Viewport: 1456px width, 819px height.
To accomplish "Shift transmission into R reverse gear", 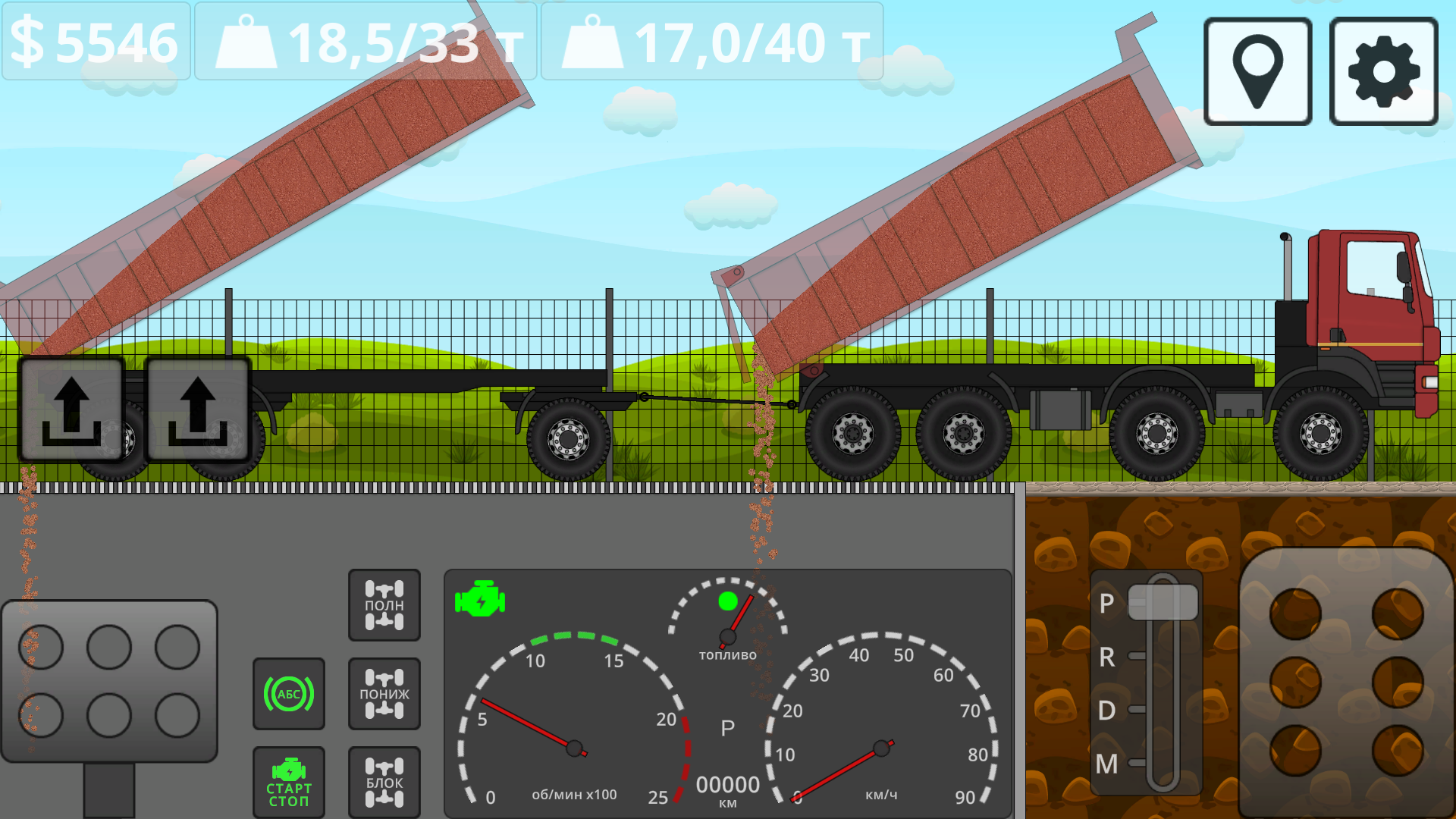I will click(1107, 659).
